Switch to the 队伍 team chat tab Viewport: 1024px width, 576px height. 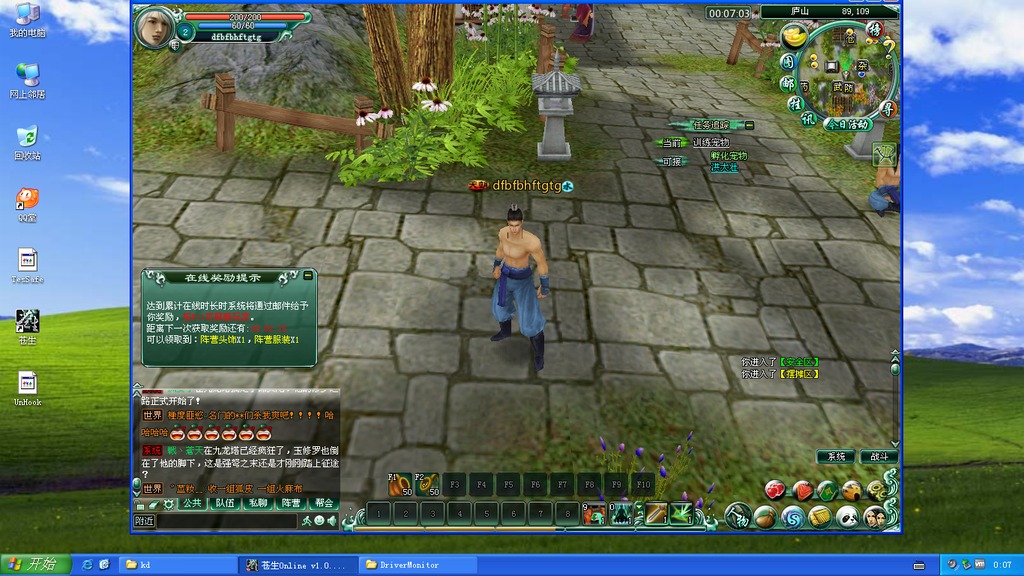[224, 503]
